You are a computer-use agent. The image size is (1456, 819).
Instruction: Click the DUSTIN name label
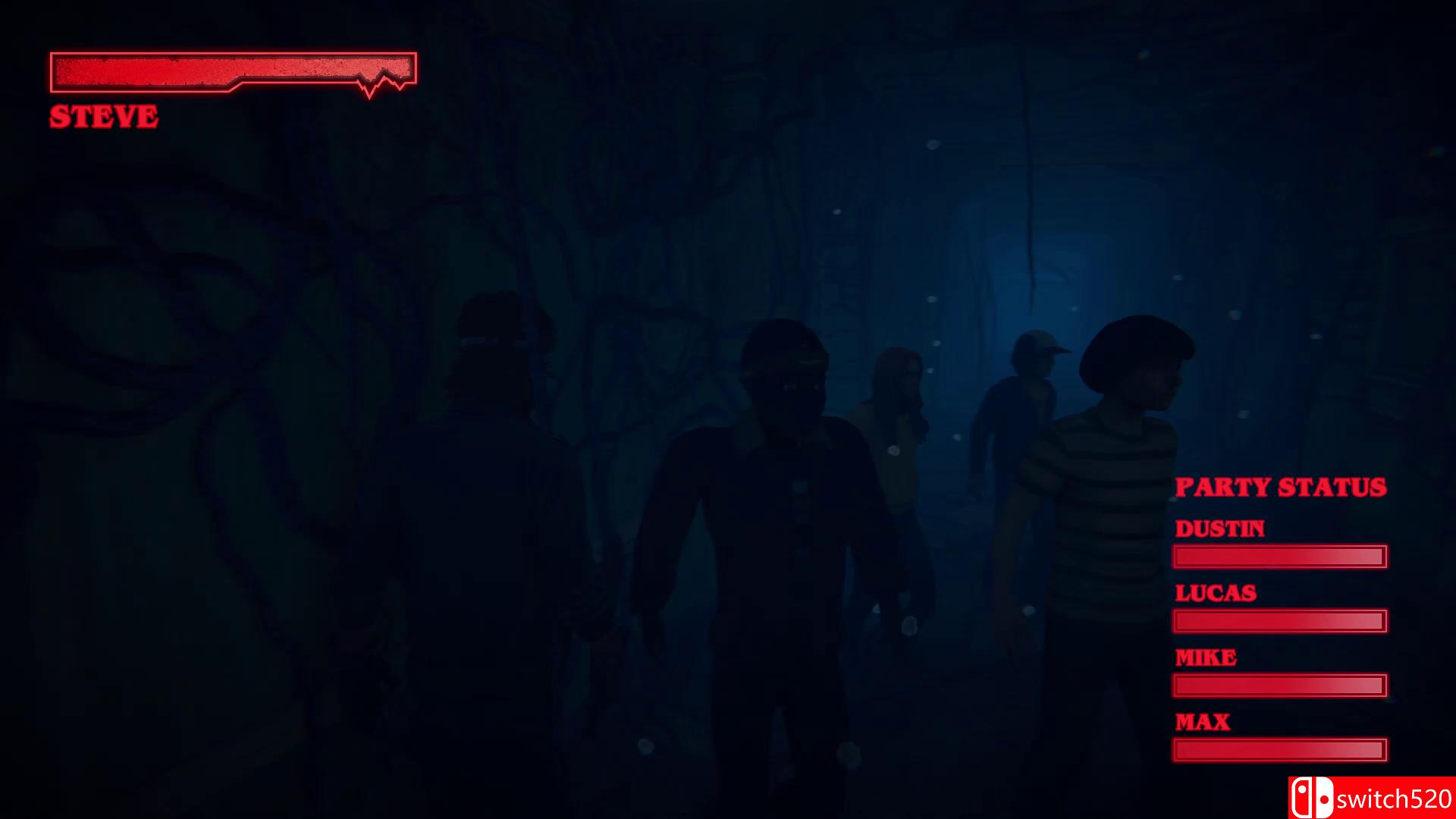[1220, 529]
